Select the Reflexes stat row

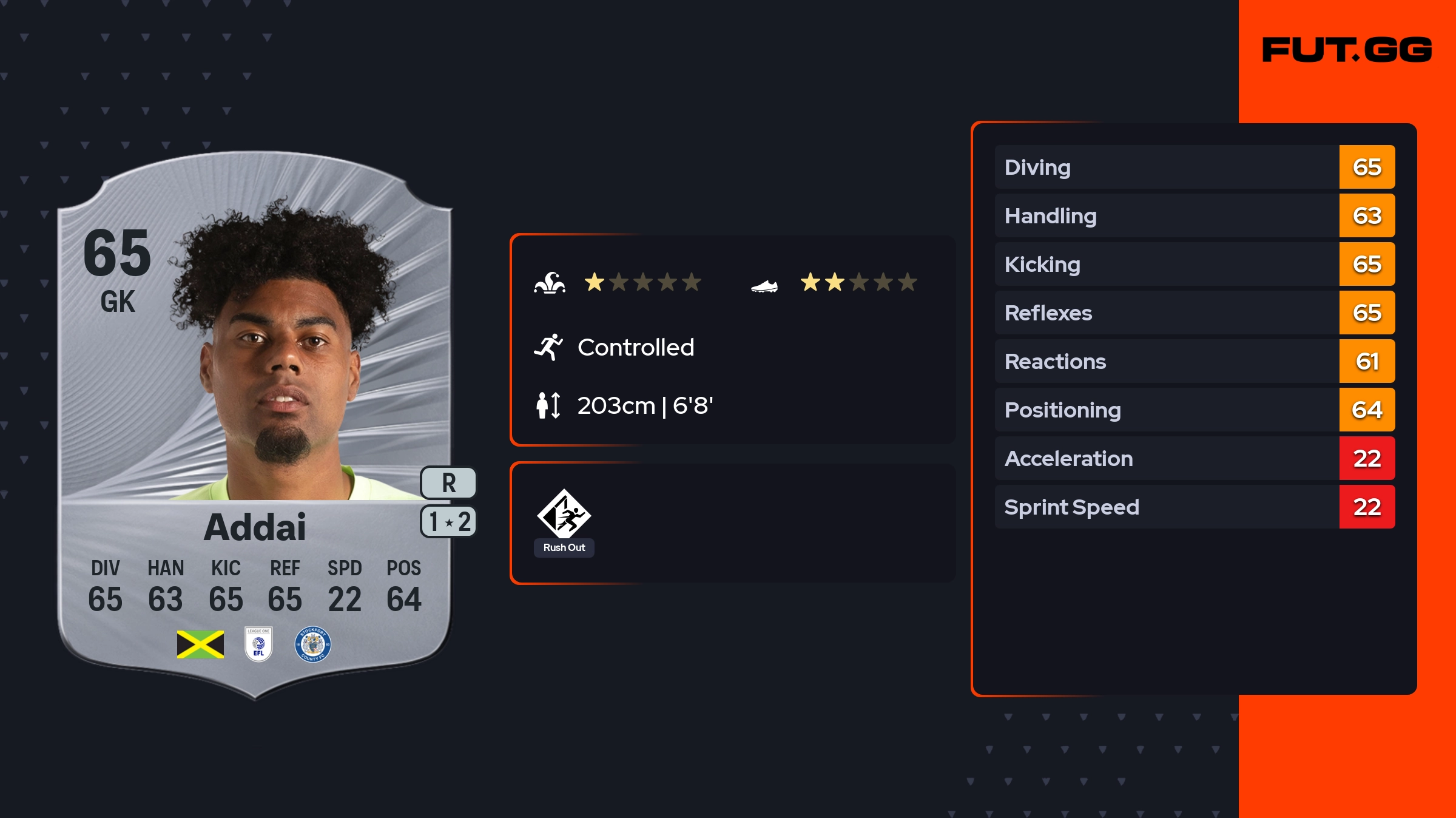1194,313
